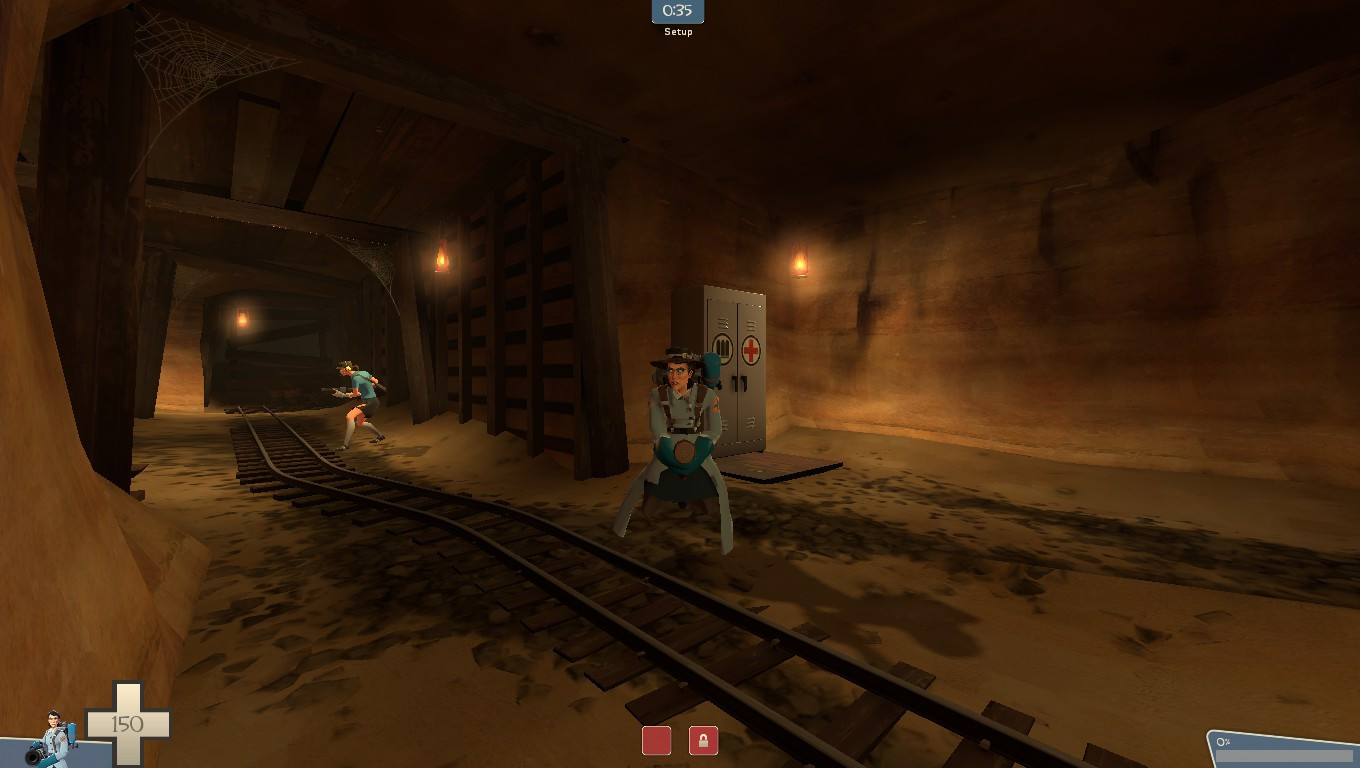This screenshot has height=768, width=1360.
Task: Toggle the right resupply locker door open
Action: click(x=748, y=380)
